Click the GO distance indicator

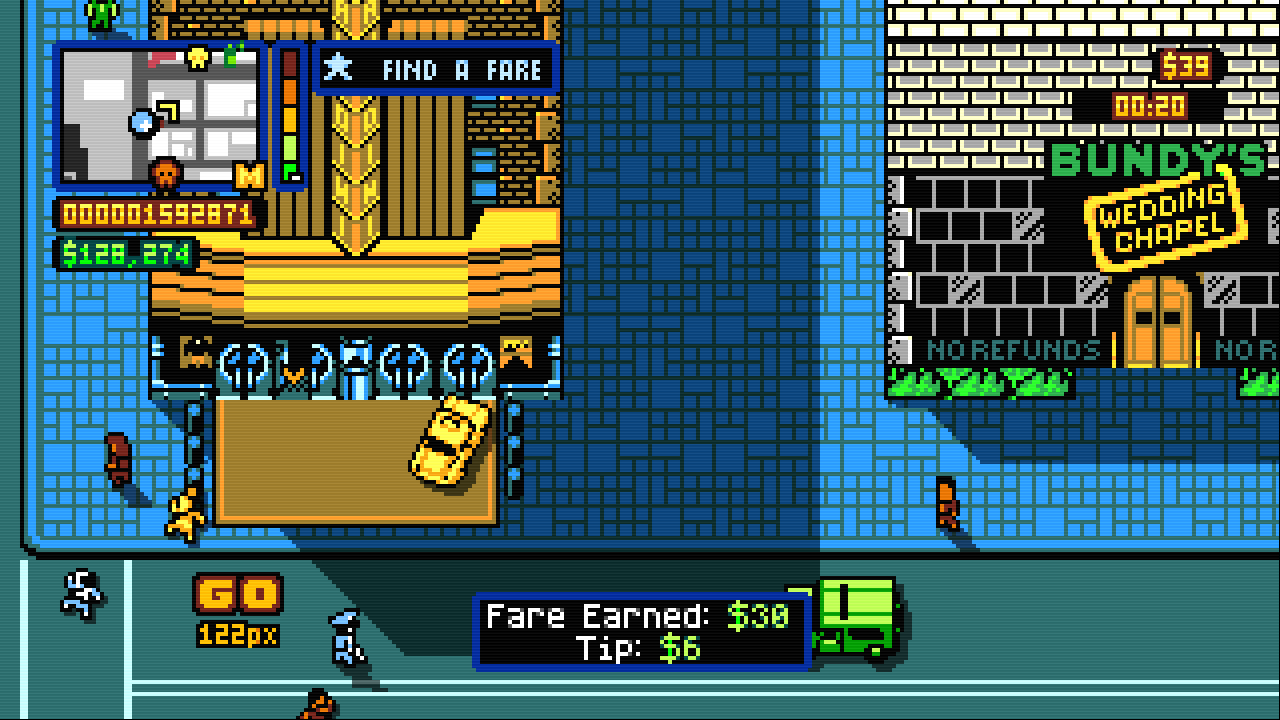[238, 608]
